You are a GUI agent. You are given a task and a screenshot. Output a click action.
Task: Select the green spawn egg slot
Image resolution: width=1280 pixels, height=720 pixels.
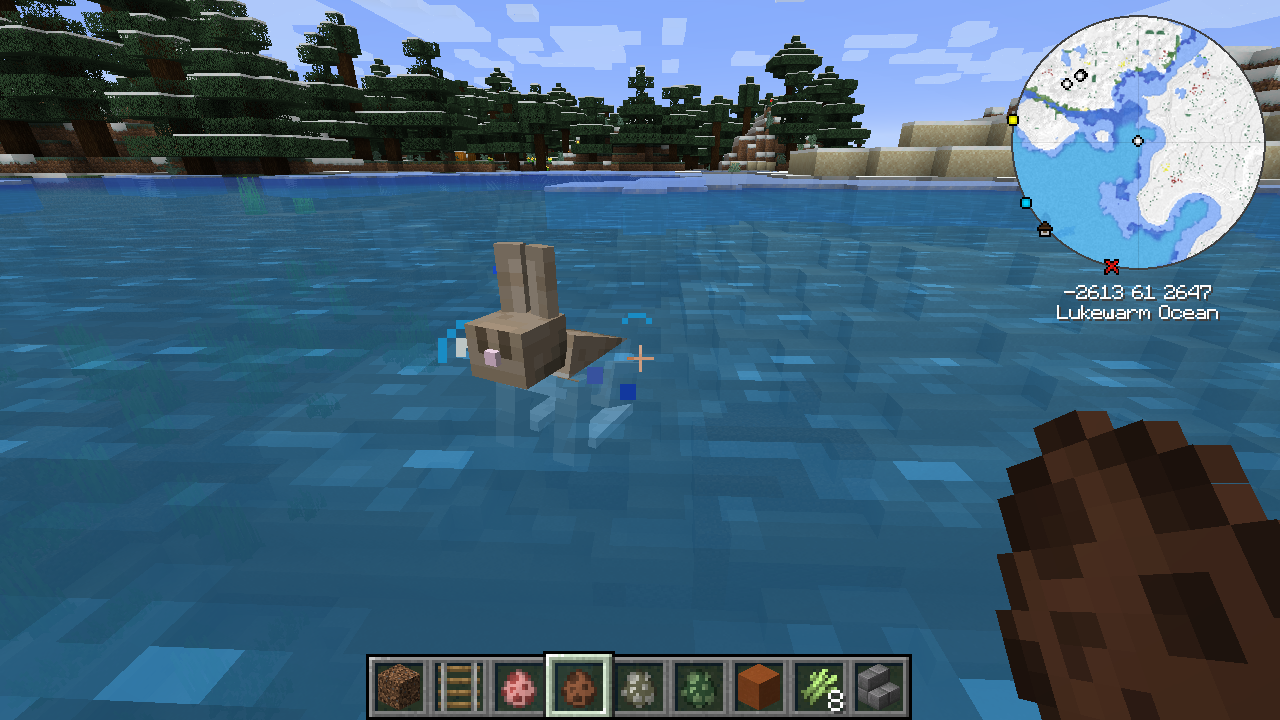click(x=698, y=687)
